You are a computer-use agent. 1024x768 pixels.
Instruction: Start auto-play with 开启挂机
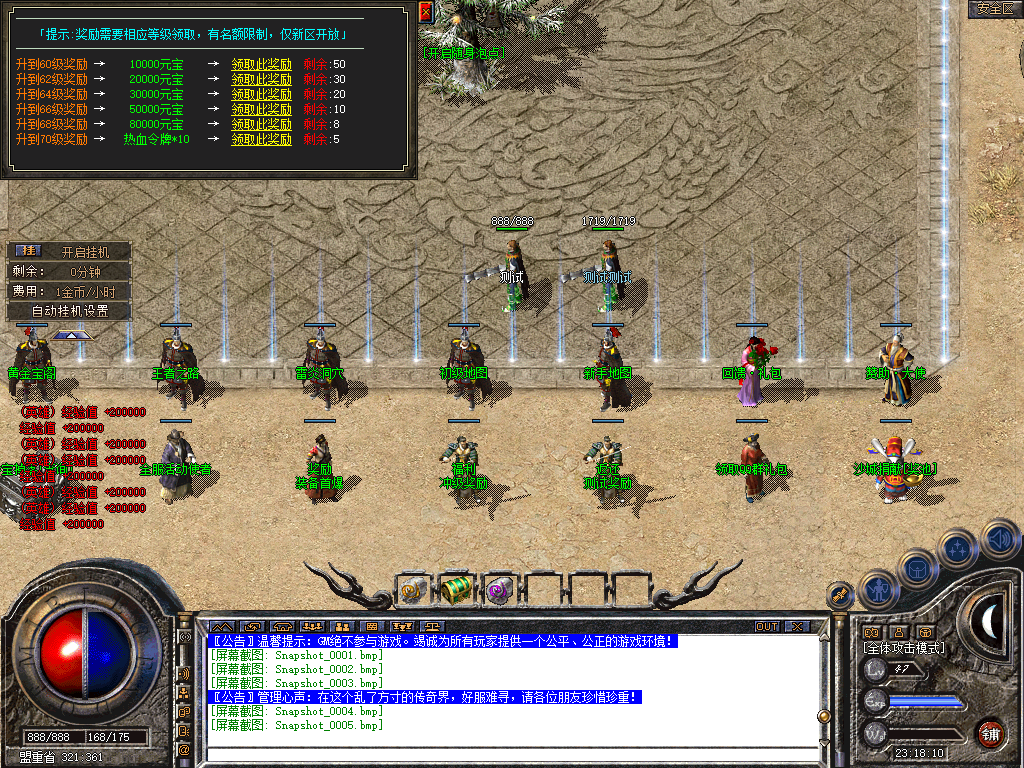[x=84, y=252]
